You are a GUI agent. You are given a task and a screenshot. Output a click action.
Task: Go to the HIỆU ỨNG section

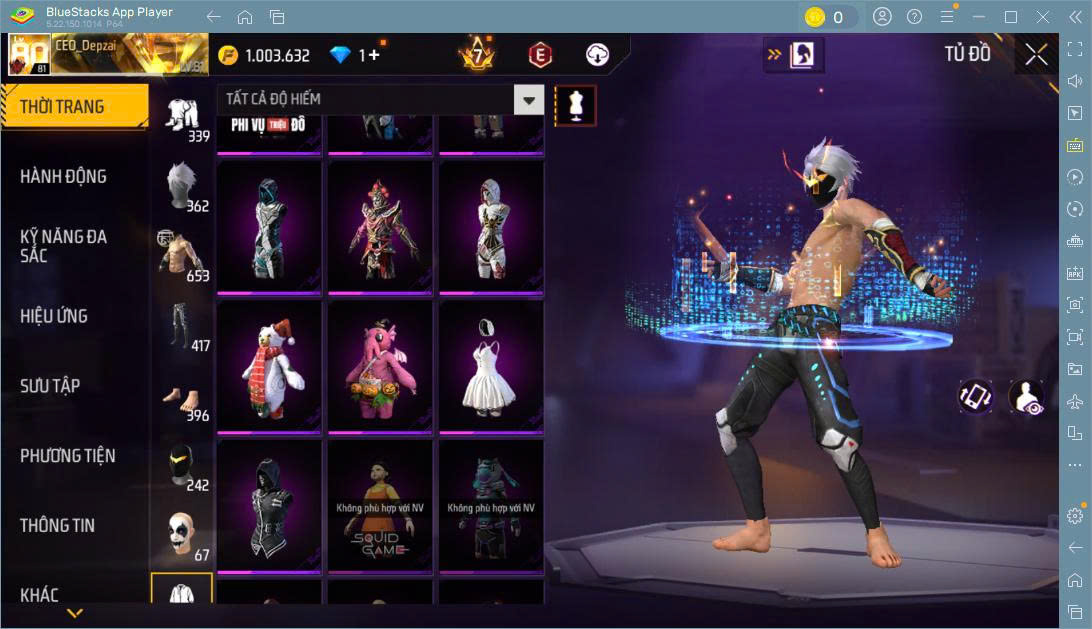[55, 316]
